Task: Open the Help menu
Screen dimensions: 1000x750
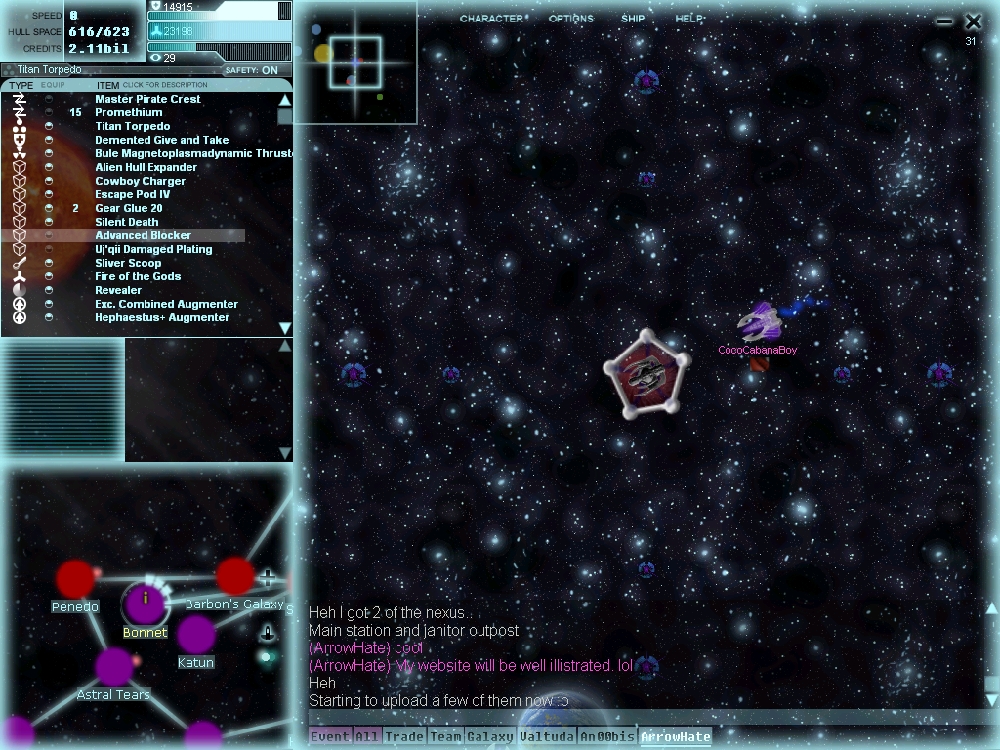Action: [689, 19]
